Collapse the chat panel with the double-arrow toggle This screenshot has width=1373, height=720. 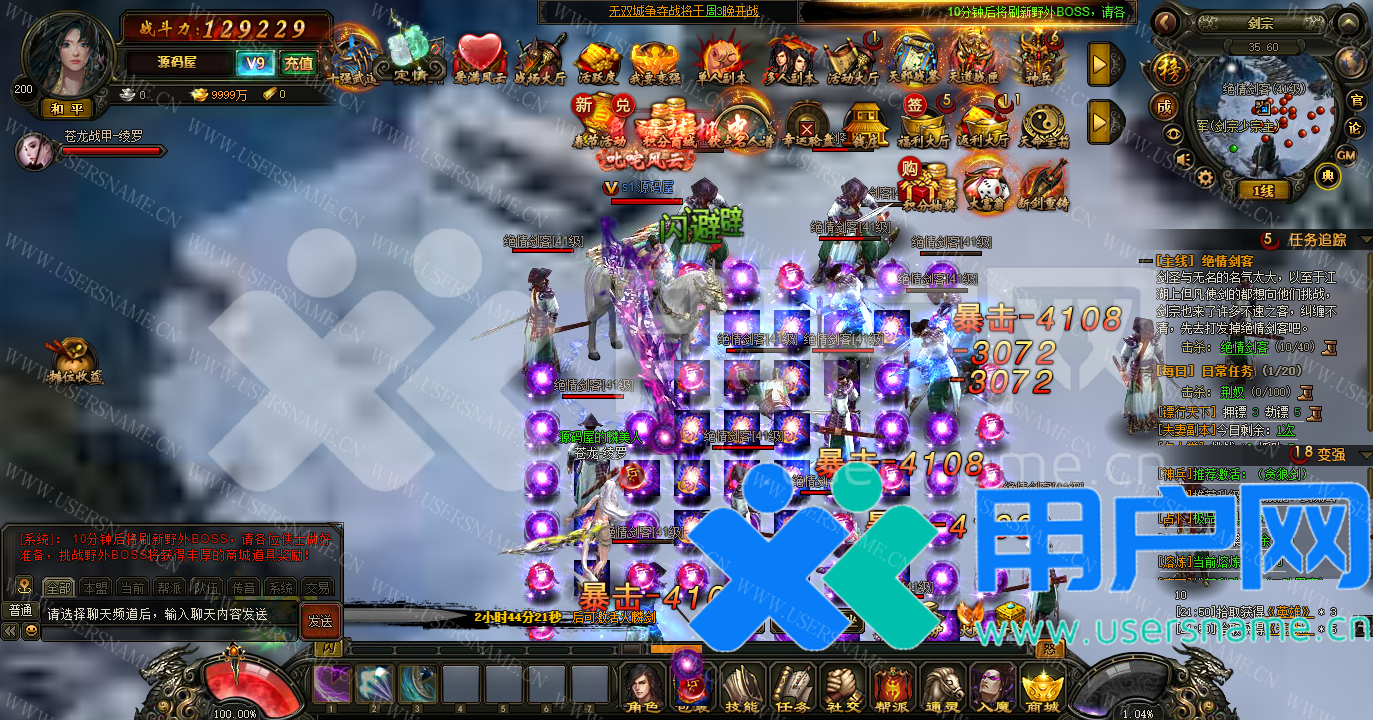10,630
